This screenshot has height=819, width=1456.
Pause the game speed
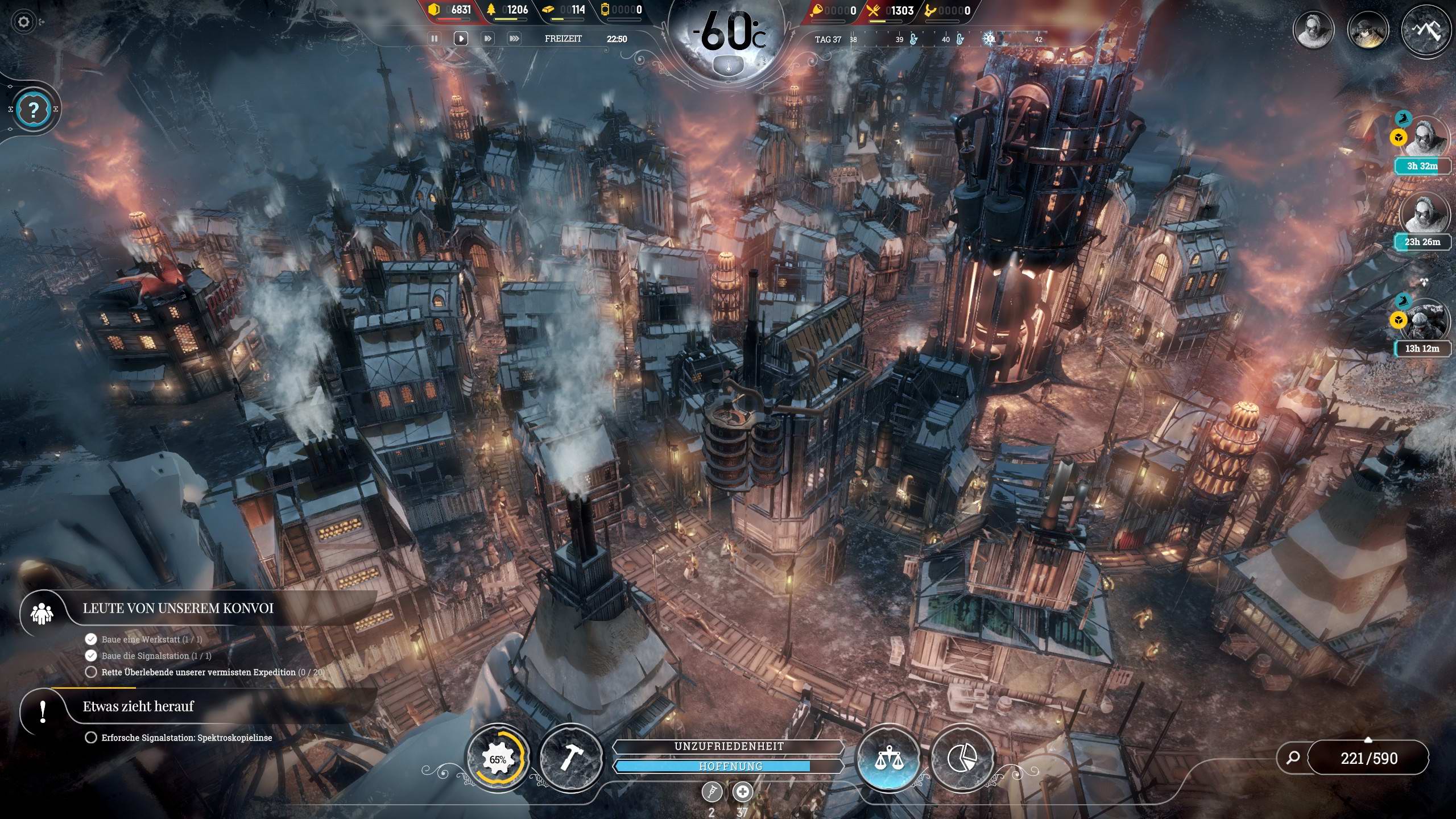pyautogui.click(x=435, y=39)
